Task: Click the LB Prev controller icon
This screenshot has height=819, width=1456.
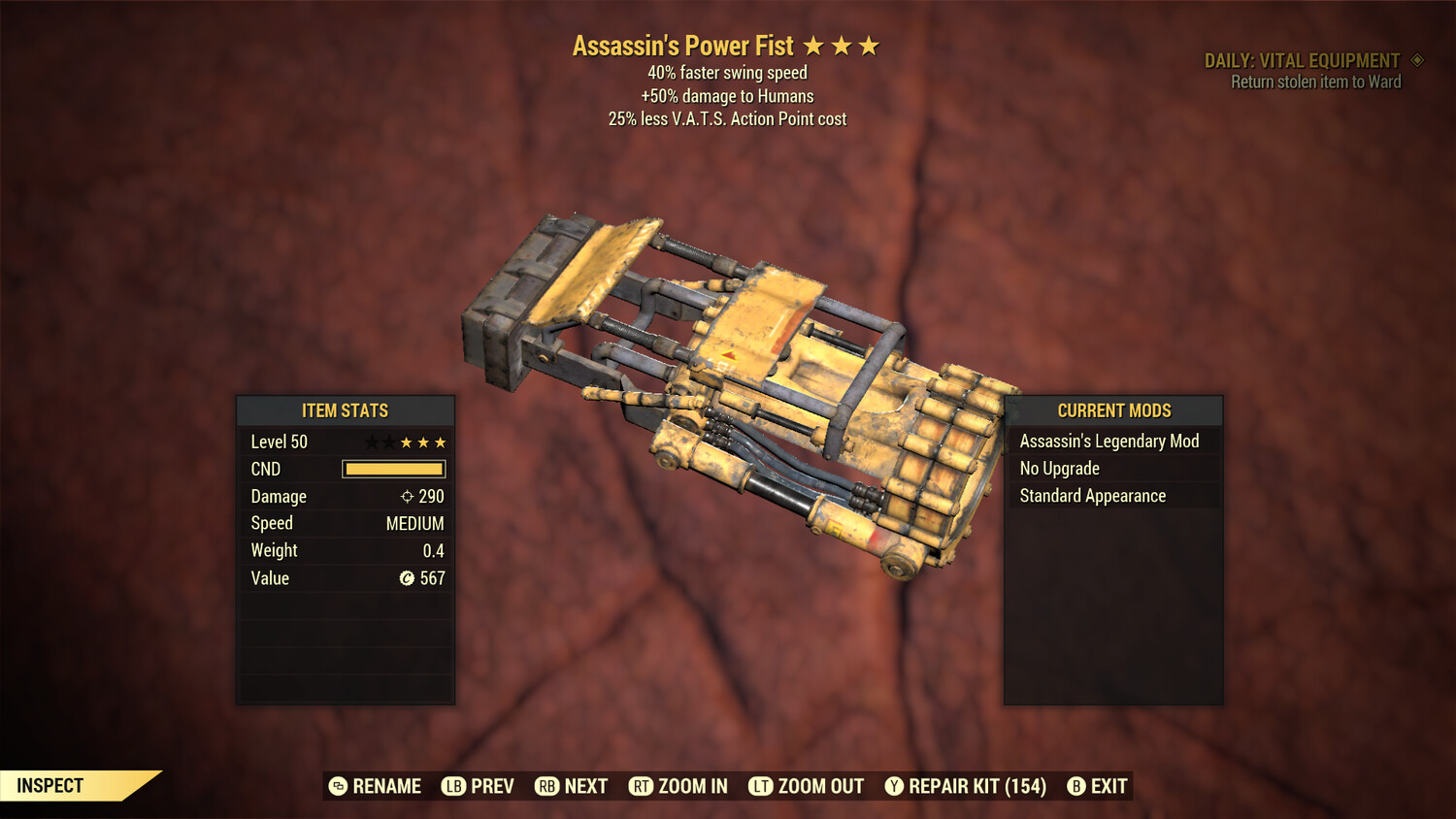Action: [451, 786]
